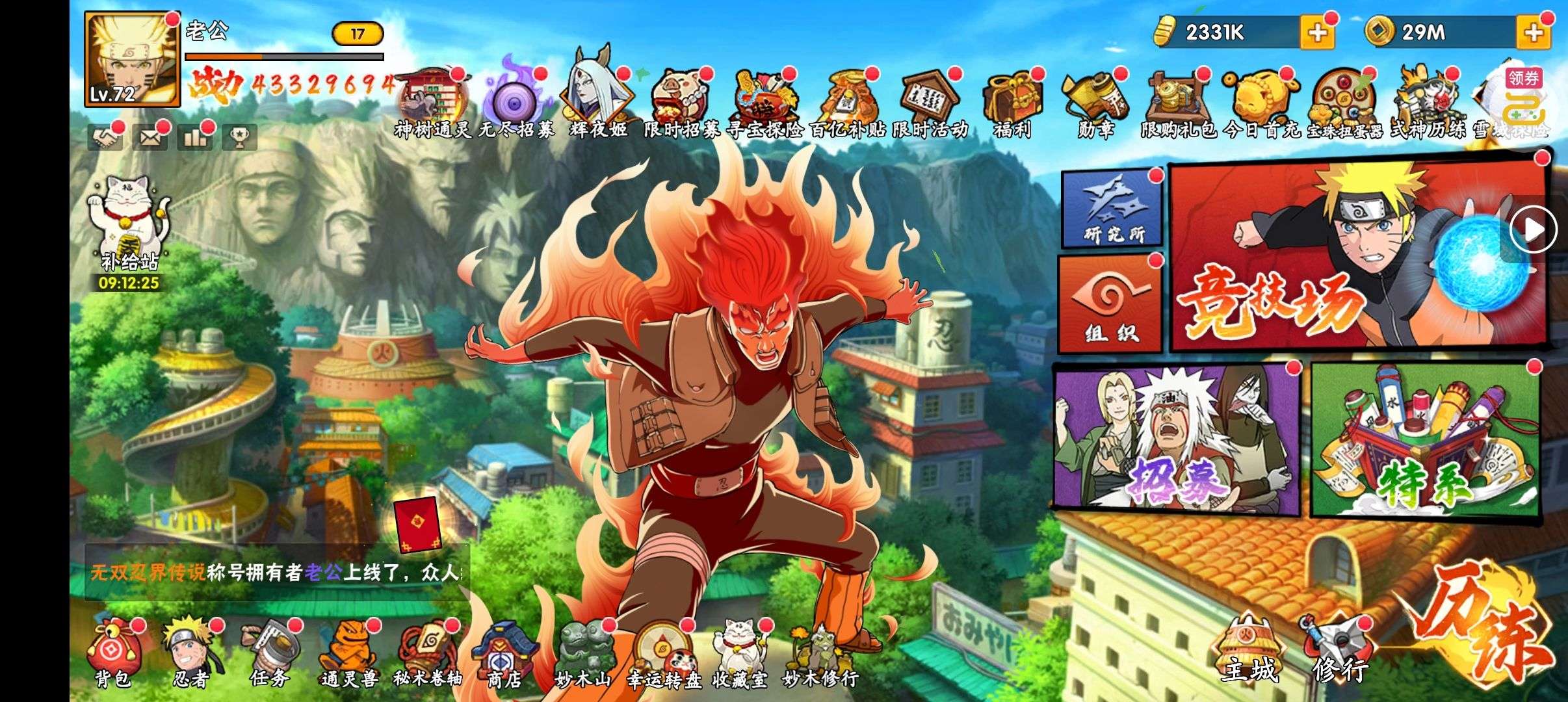Open the 研究所 research lab
The height and width of the screenshot is (702, 1568).
tap(1112, 208)
